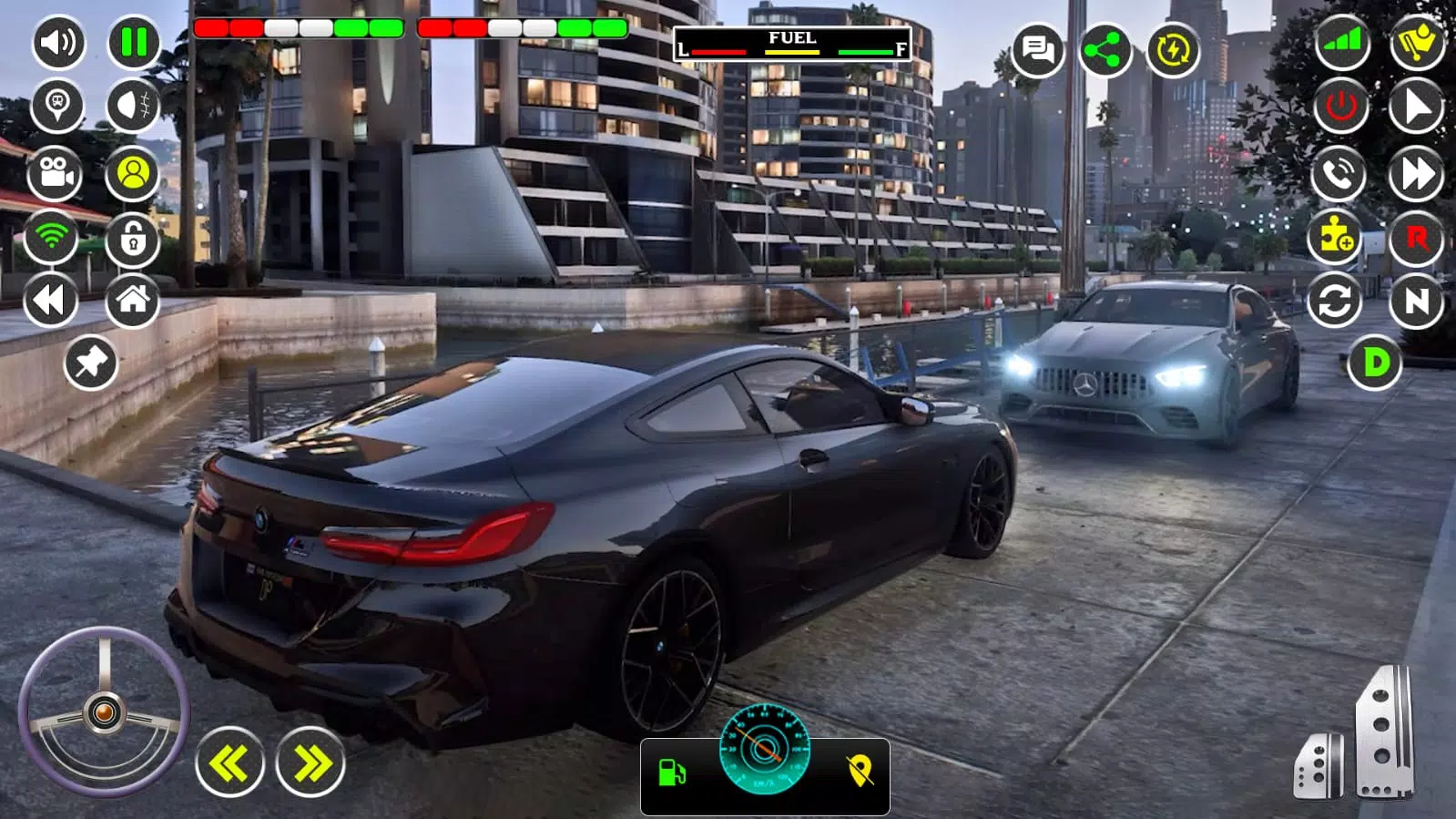Screen dimensions: 1456x819
Task: Turn the steering wheel control
Action: (104, 712)
